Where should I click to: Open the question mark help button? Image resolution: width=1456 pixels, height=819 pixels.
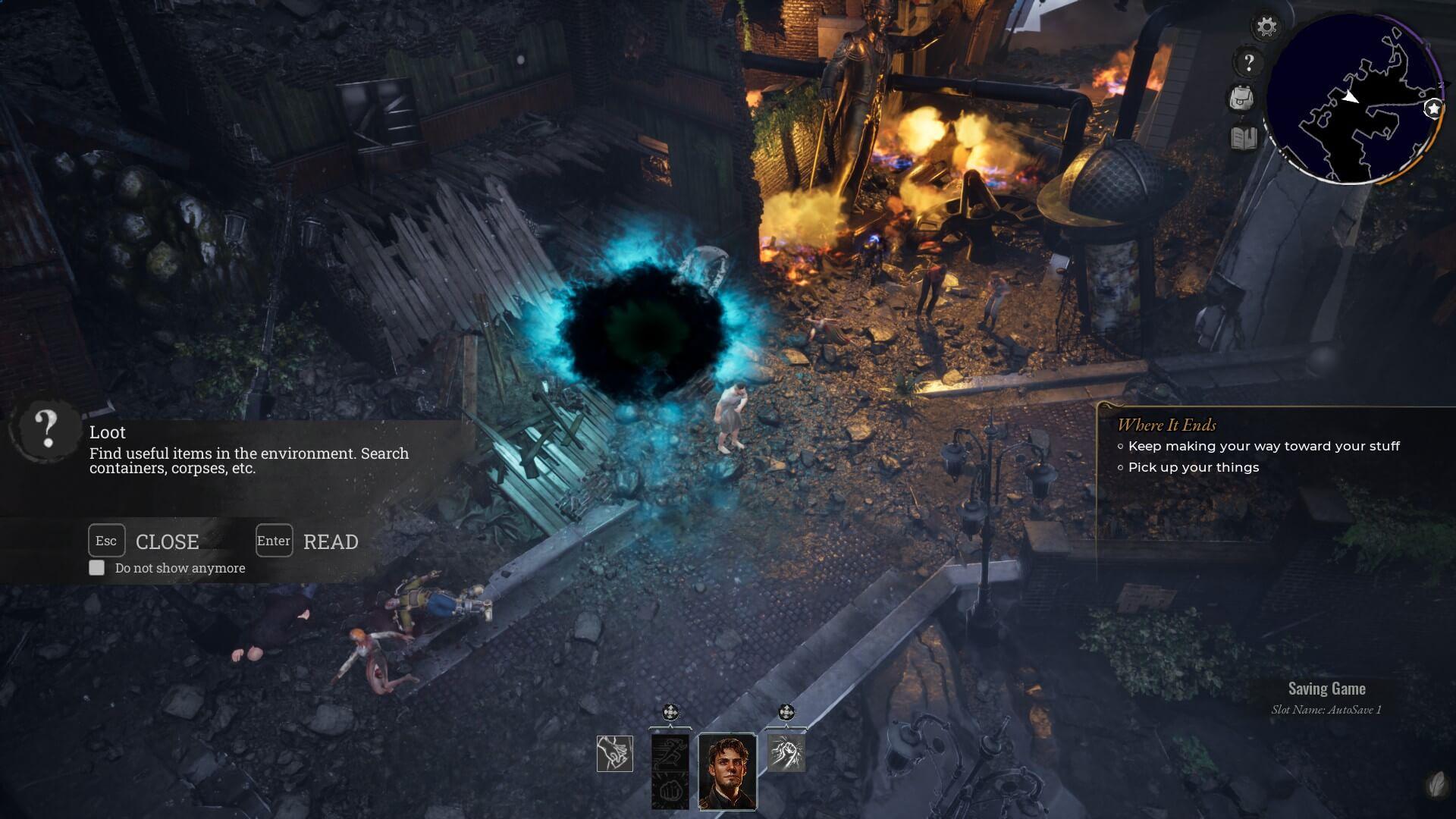pyautogui.click(x=1248, y=62)
